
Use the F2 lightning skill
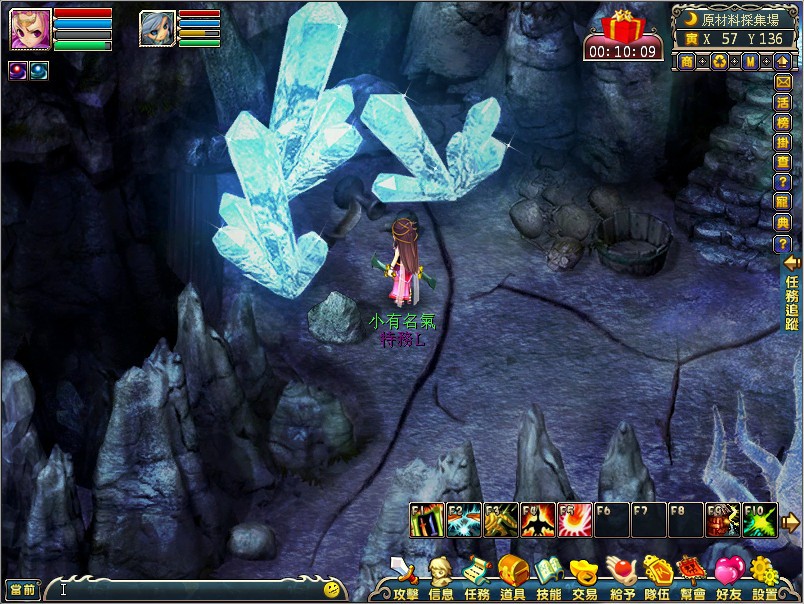tap(464, 520)
